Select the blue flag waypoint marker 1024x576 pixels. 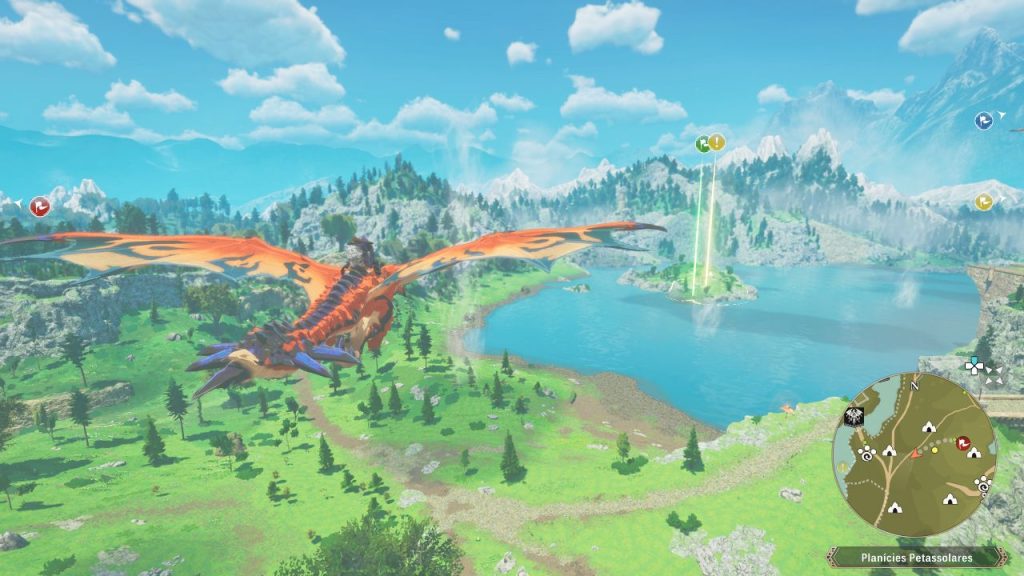(984, 121)
